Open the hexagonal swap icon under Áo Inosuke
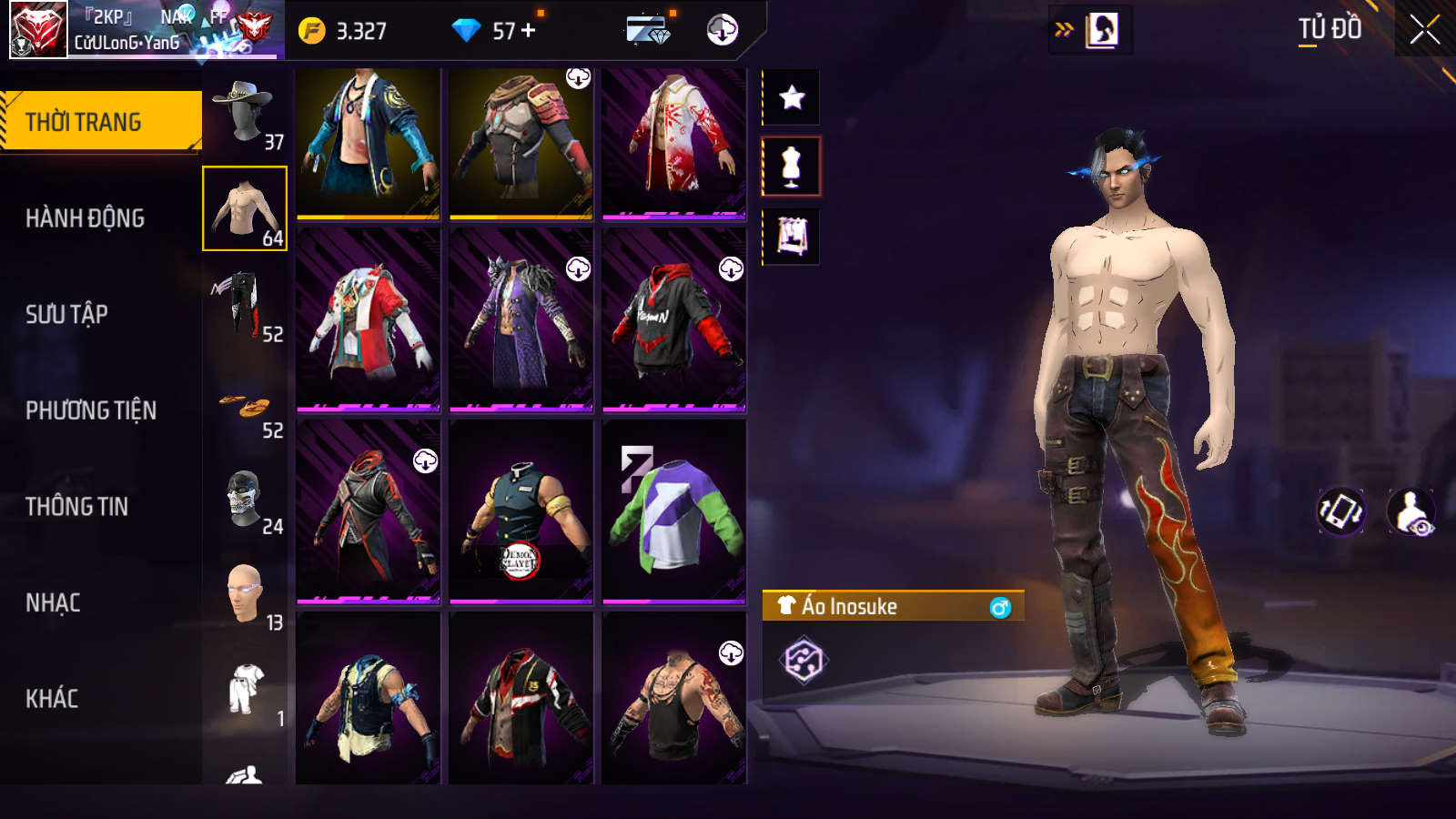Screen dimensions: 1456x819 [x=804, y=661]
